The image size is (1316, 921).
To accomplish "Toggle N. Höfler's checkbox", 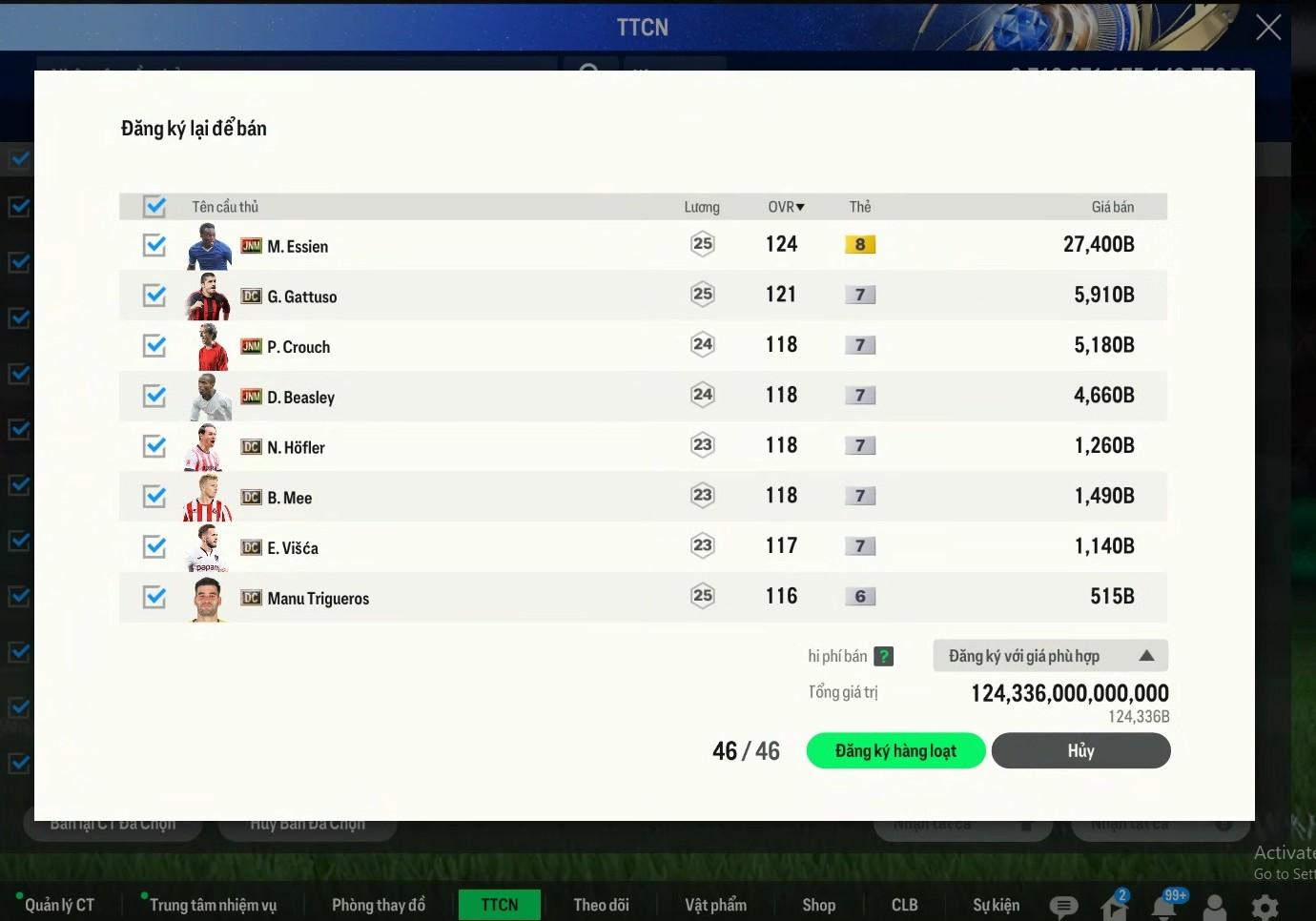I will (154, 446).
